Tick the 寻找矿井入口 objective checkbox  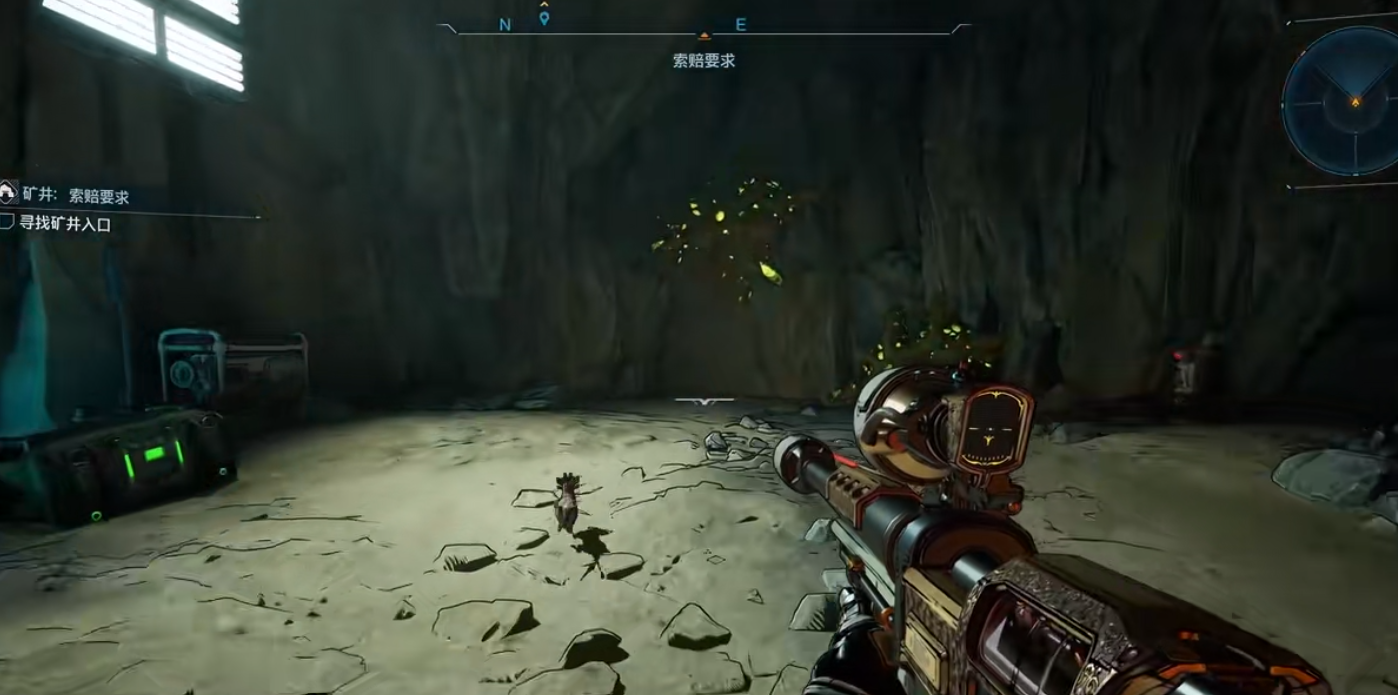[7, 223]
